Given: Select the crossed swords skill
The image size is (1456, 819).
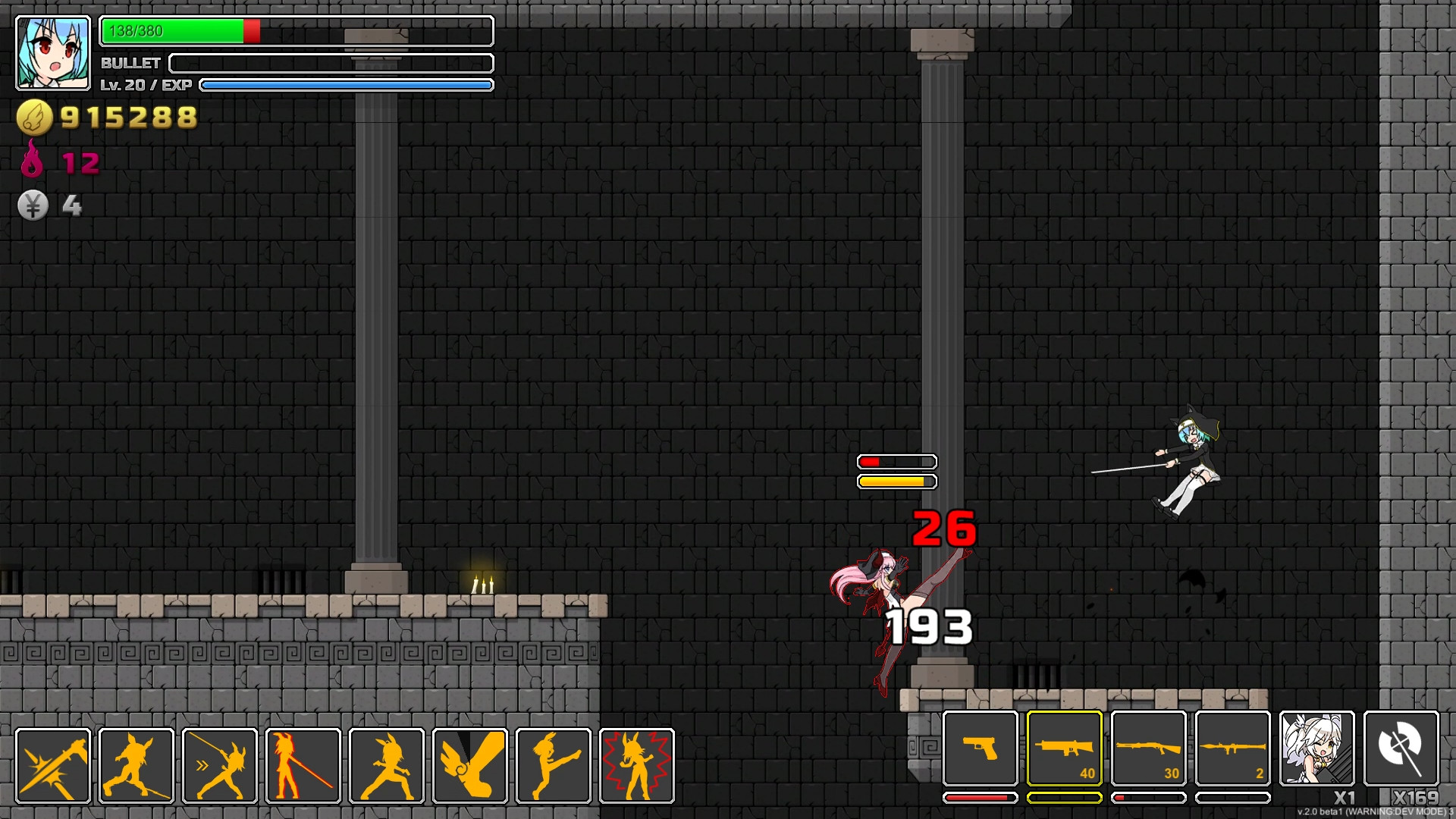Looking at the screenshot, I should 53,764.
